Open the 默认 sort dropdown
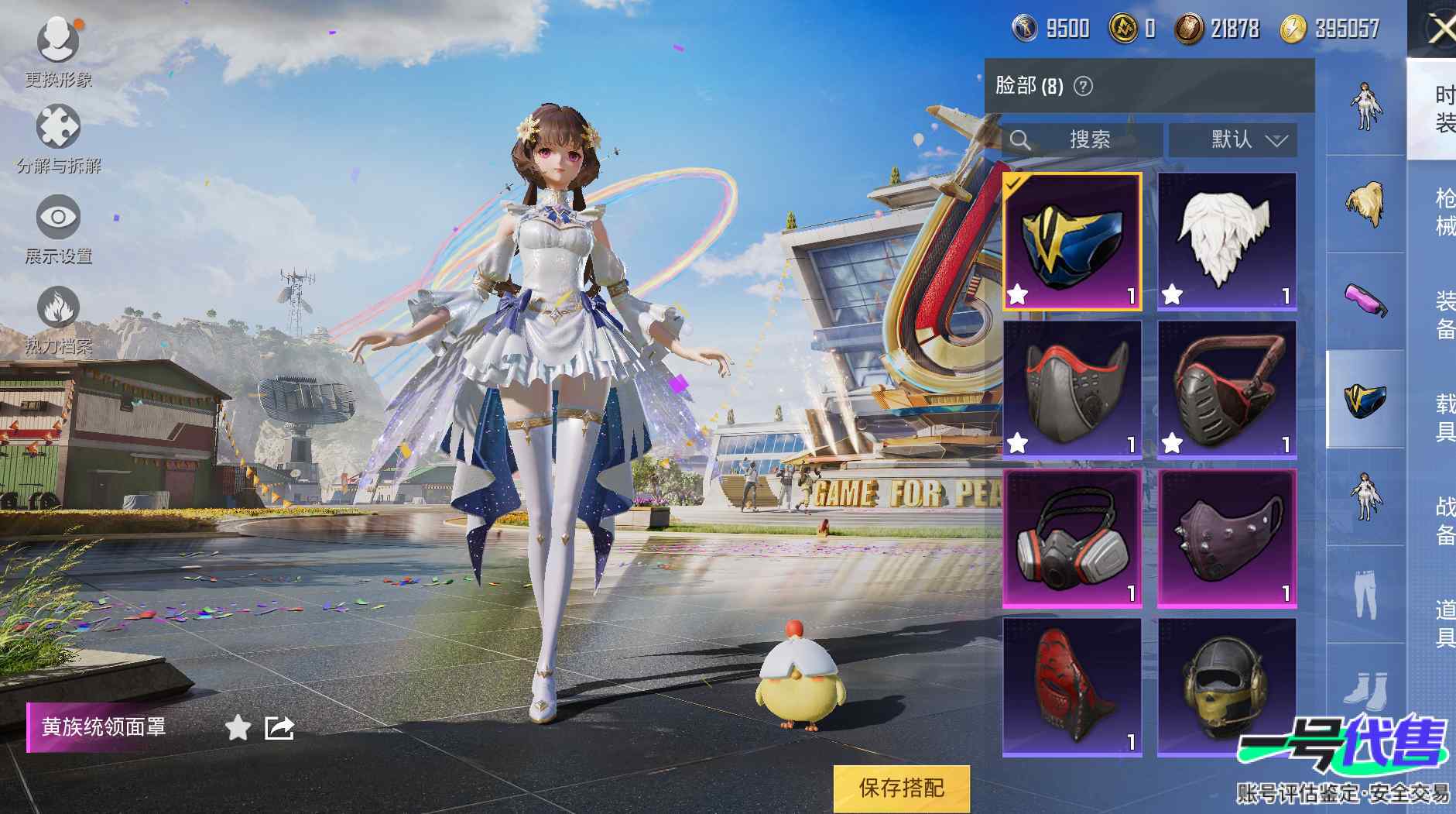Screen dimensions: 1456x814 coord(1242,139)
